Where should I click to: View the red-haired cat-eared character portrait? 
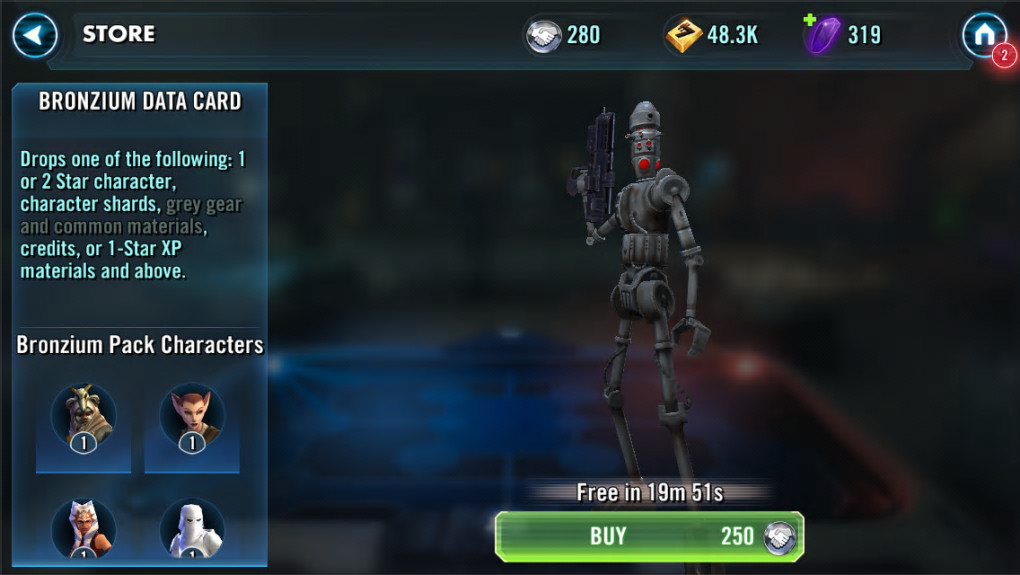pyautogui.click(x=192, y=417)
